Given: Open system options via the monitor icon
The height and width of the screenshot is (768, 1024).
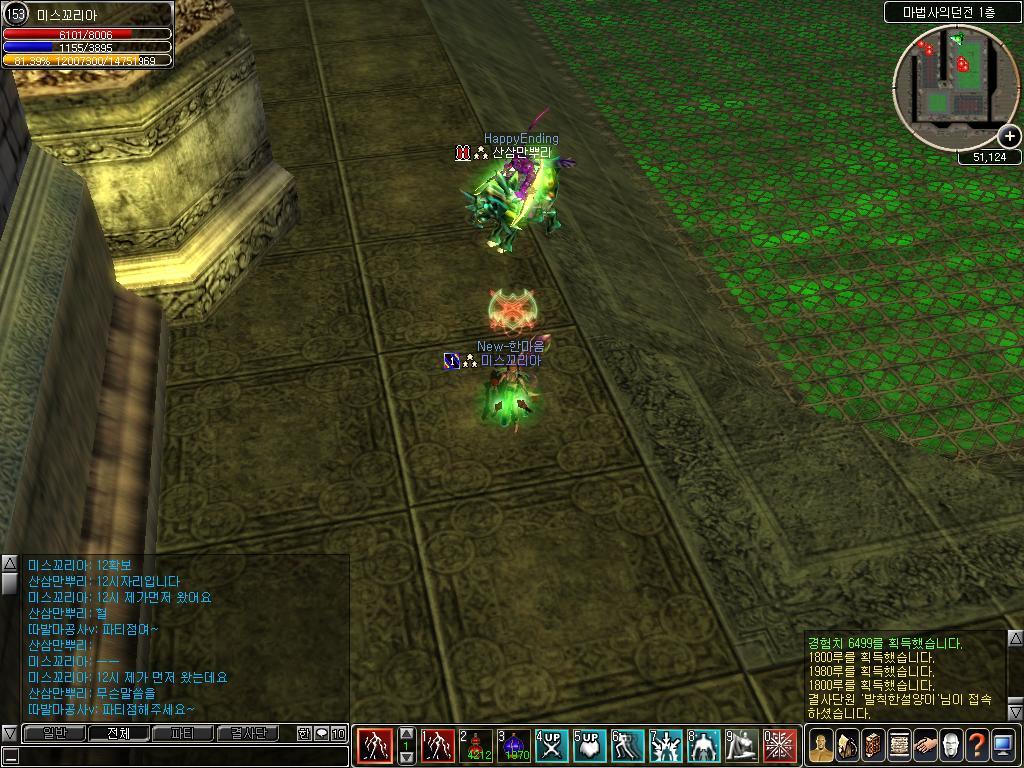Looking at the screenshot, I should coord(1003,746).
